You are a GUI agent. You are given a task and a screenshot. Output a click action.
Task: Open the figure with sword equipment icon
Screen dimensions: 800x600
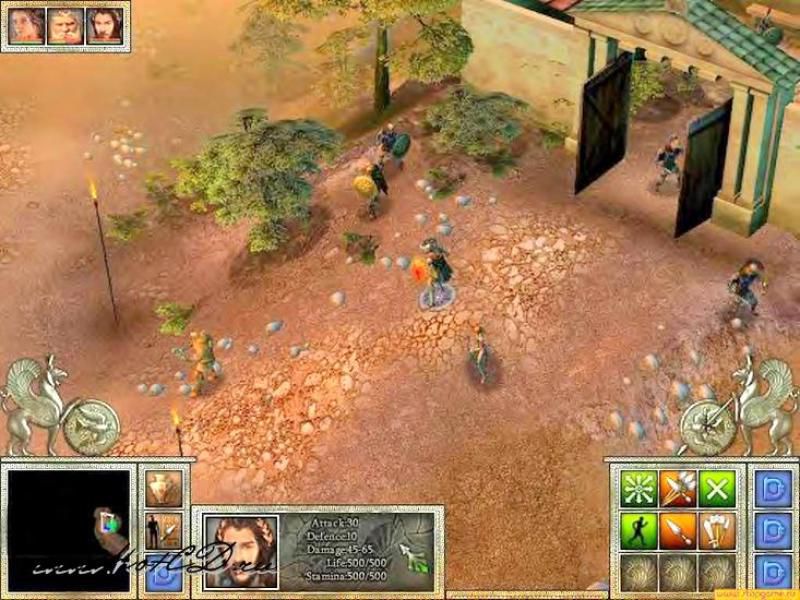pyautogui.click(x=161, y=531)
